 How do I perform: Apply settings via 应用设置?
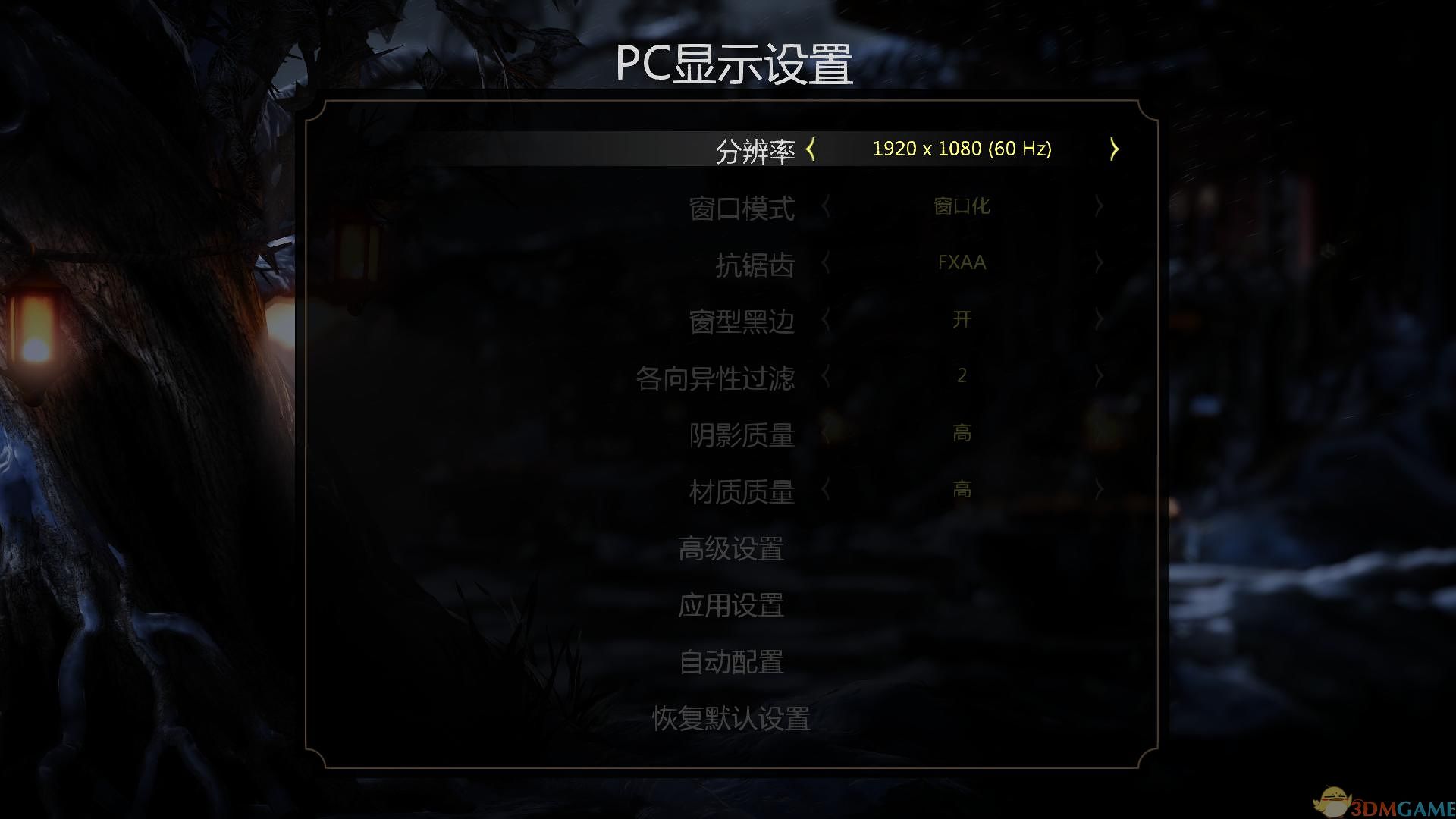[x=732, y=607]
